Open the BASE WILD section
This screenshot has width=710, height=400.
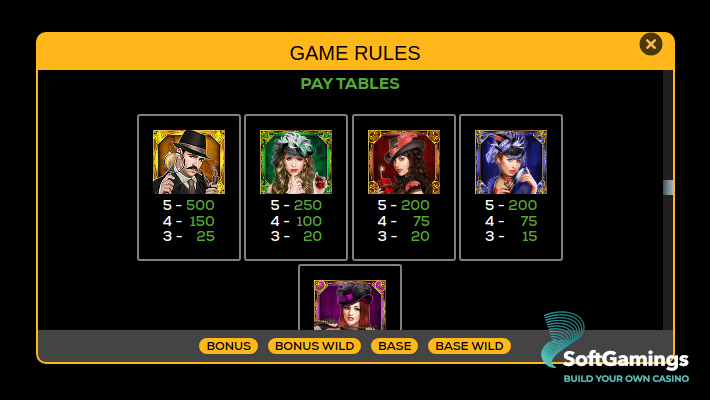click(x=469, y=346)
